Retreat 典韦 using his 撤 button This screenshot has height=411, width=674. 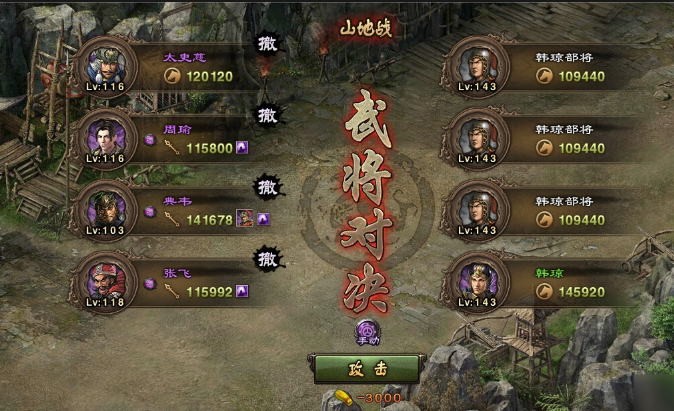pyautogui.click(x=267, y=187)
